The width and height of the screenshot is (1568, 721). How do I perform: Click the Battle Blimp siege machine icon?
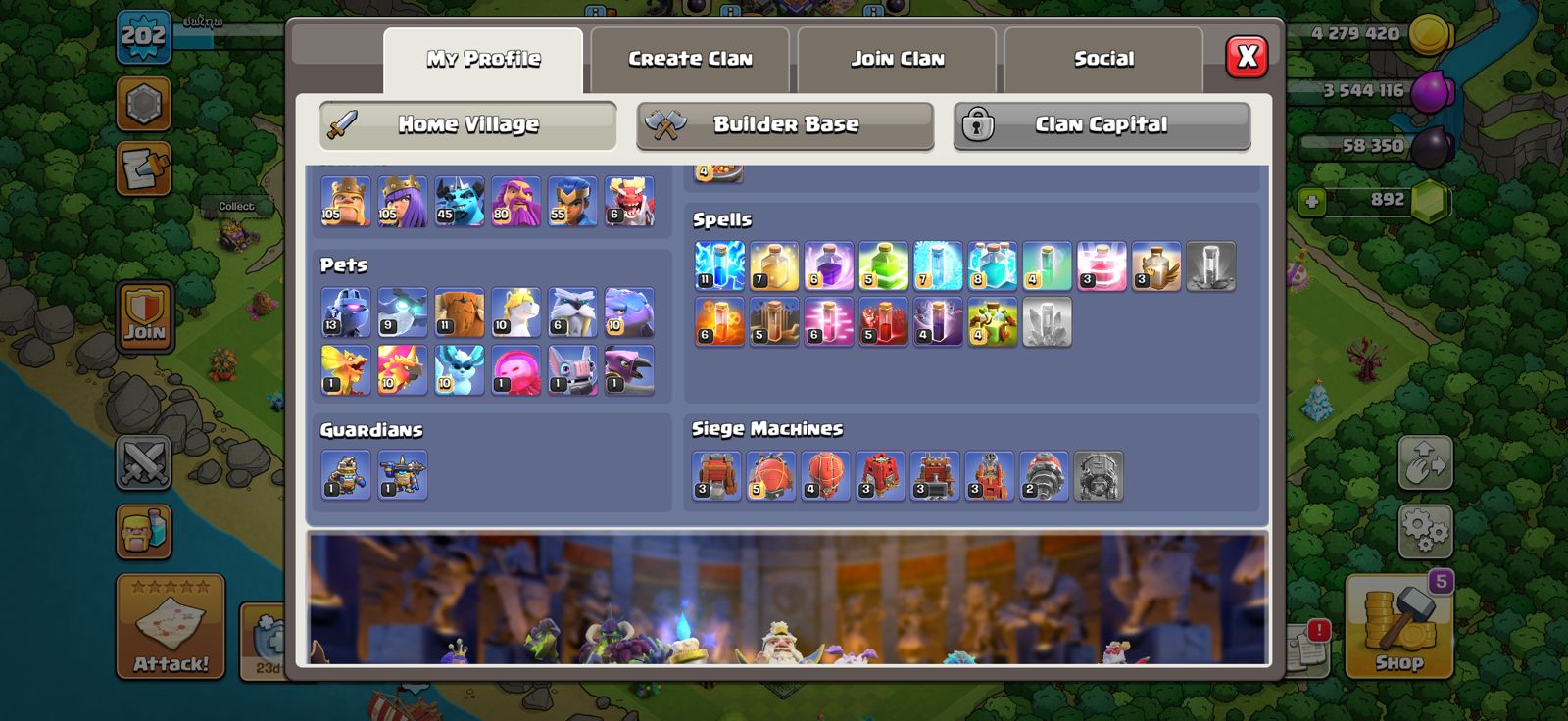(x=771, y=473)
